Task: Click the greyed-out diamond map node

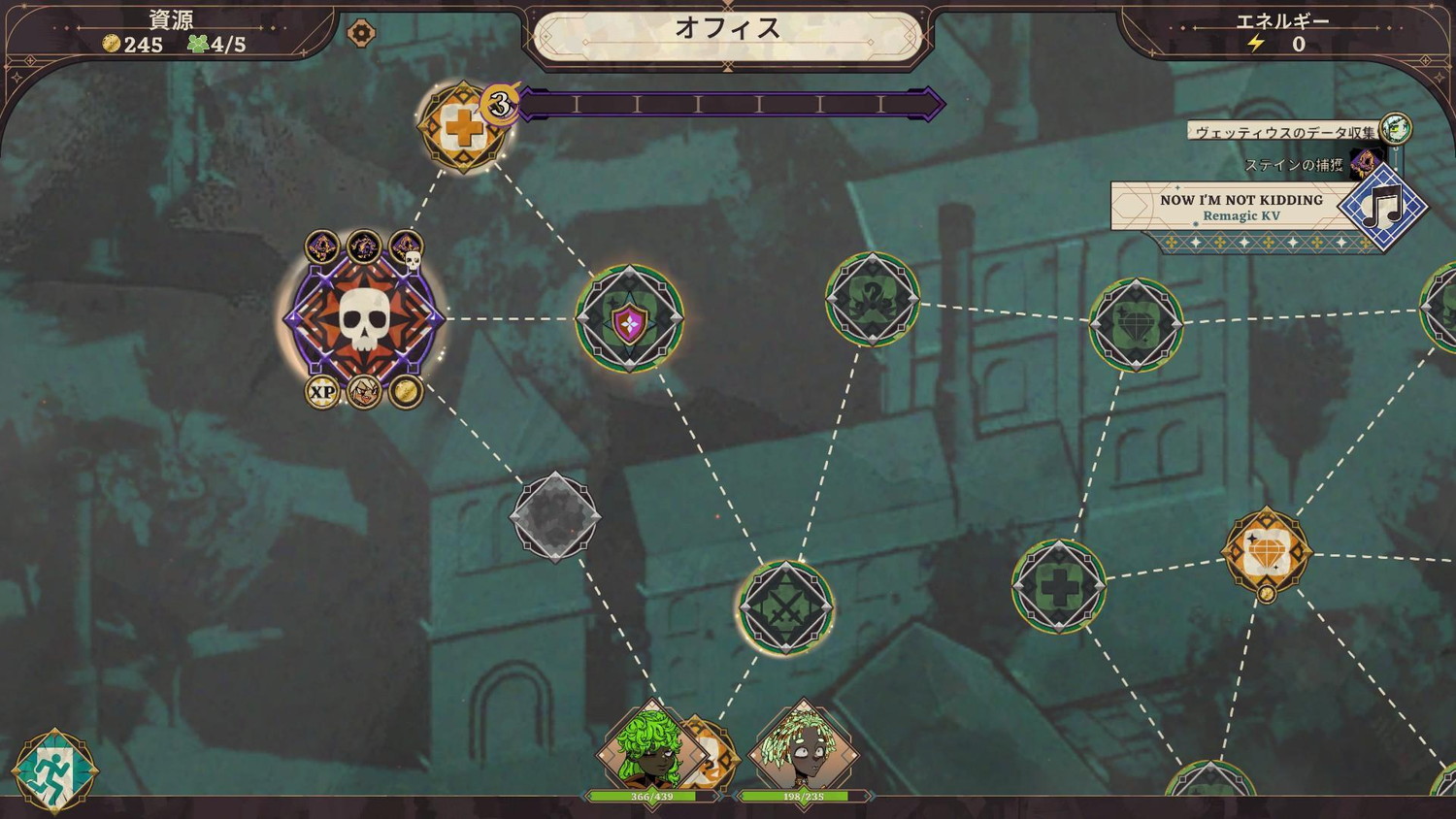Action: coord(555,517)
